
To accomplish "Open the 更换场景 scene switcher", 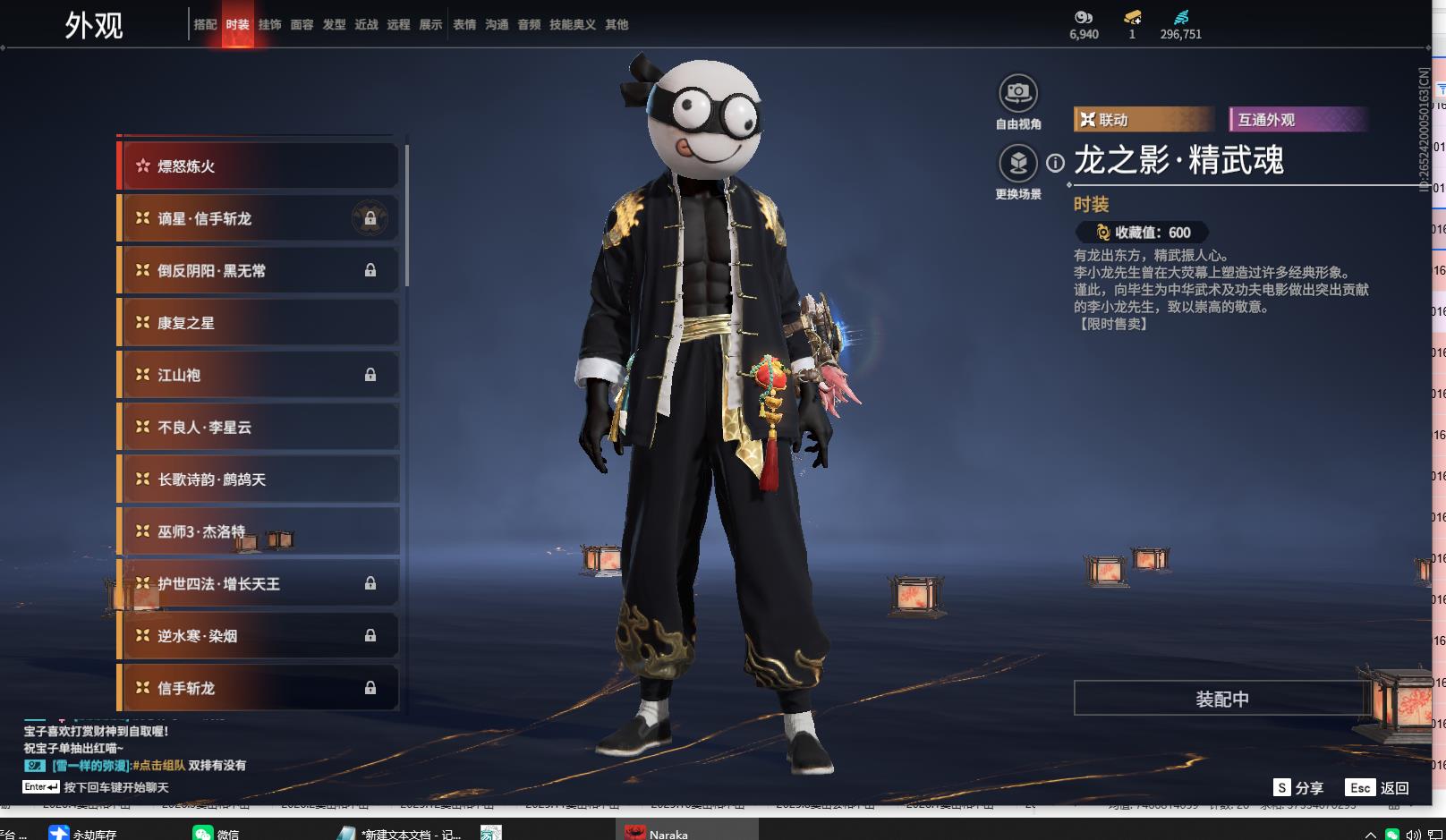I will (1017, 164).
